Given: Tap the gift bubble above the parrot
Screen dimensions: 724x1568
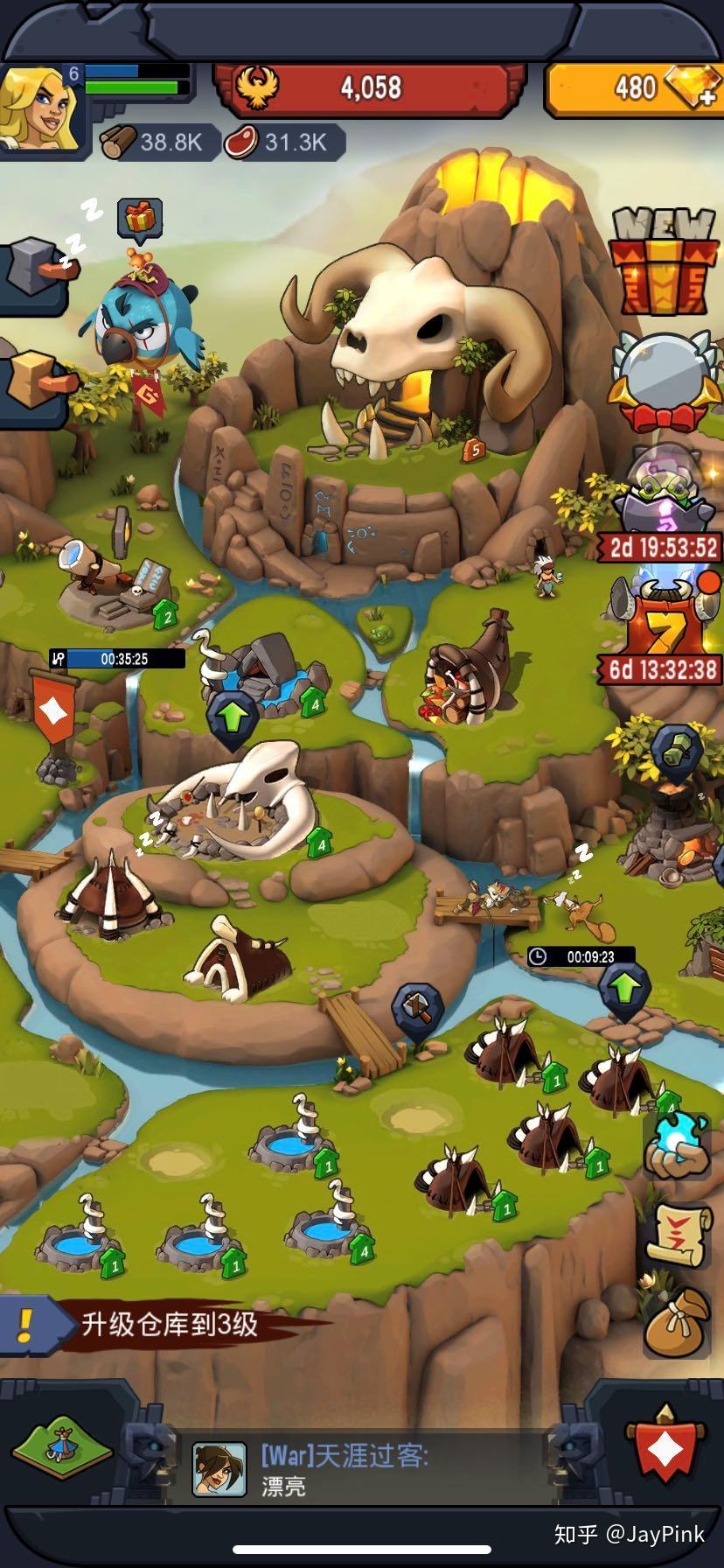Looking at the screenshot, I should click(x=140, y=218).
